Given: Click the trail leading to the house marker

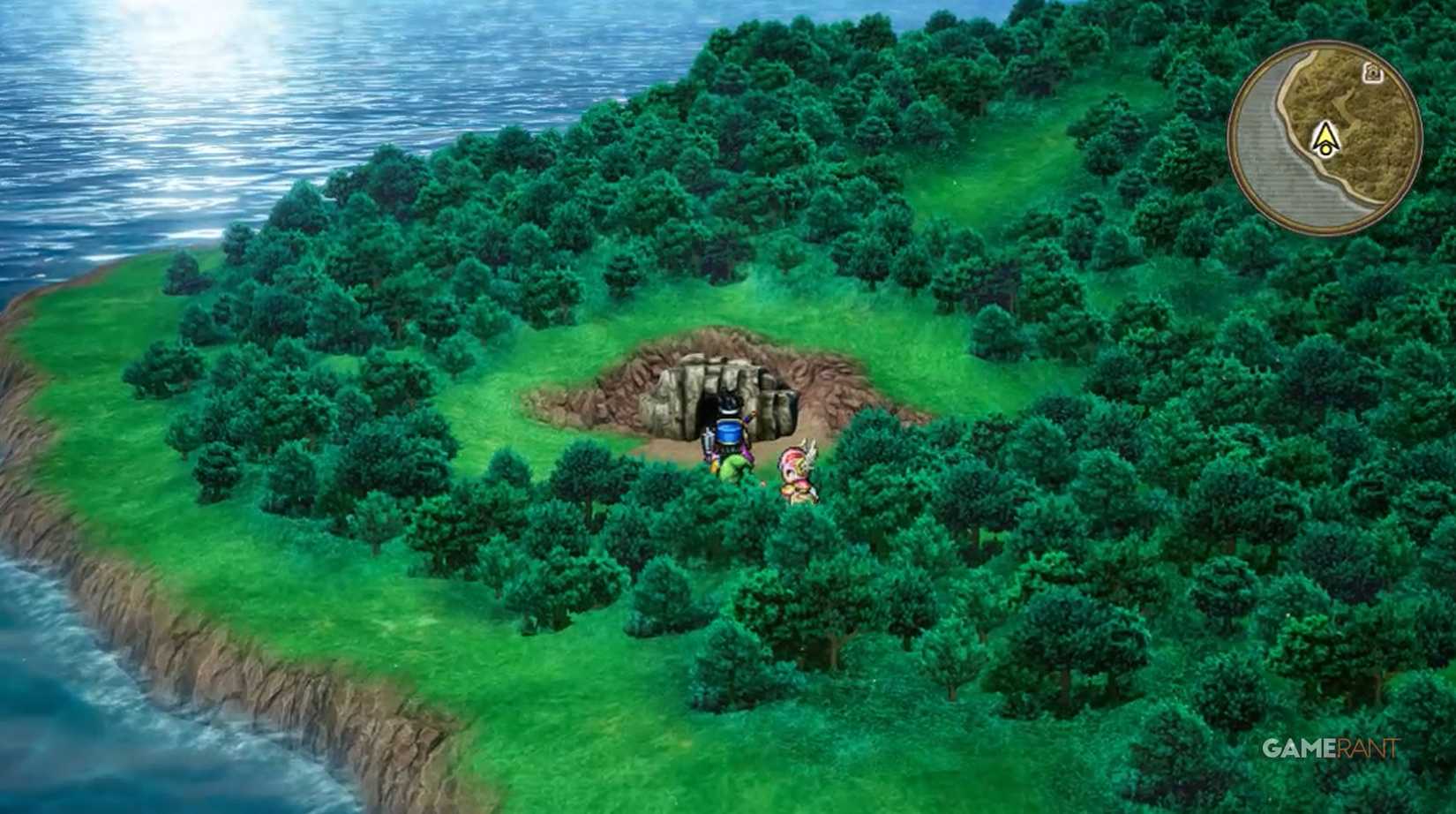Looking at the screenshot, I should click(1347, 100).
